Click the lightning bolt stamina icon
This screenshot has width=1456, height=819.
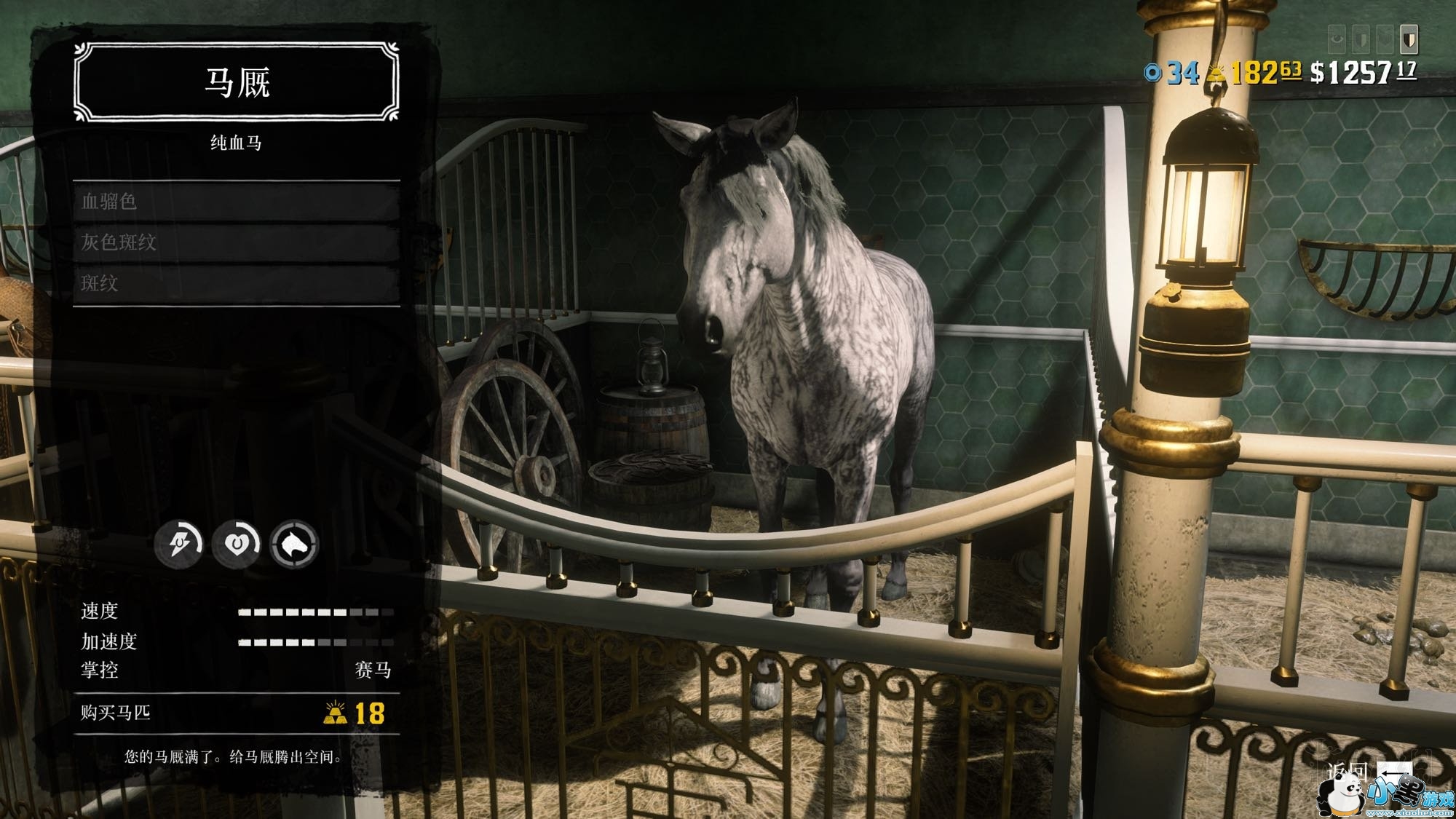[178, 543]
